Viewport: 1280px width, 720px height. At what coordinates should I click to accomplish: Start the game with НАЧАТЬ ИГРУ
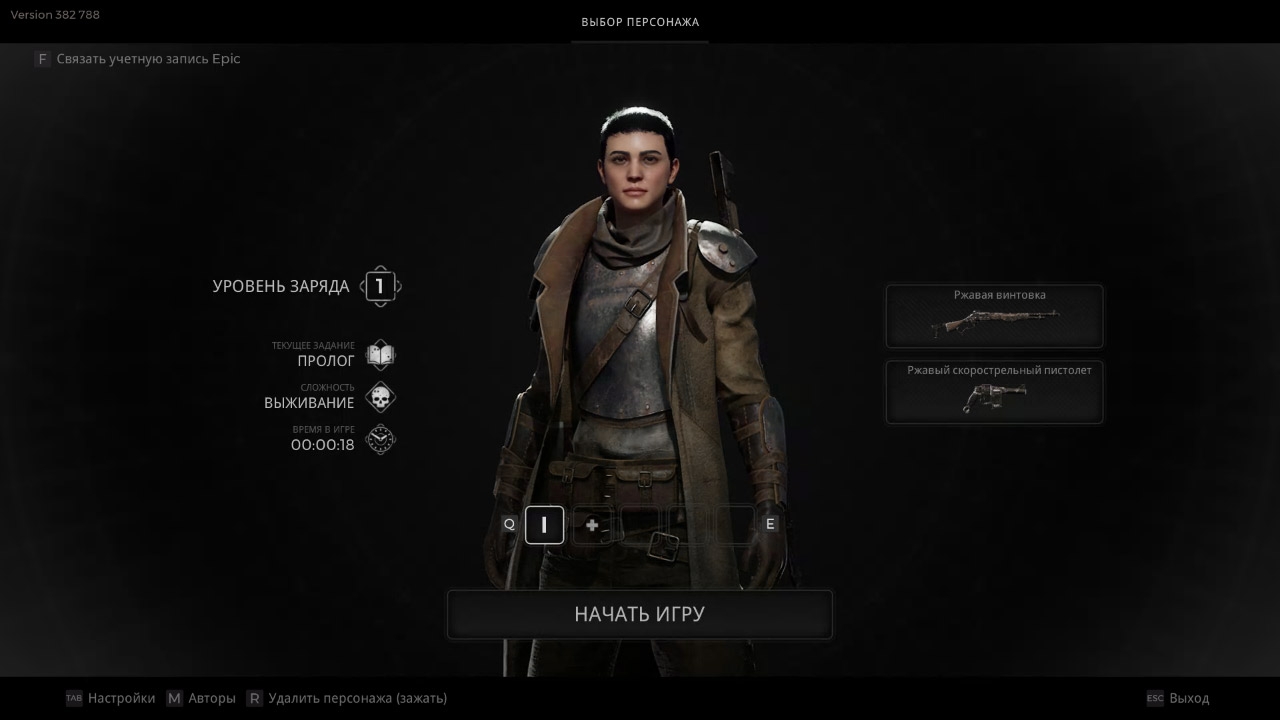click(x=639, y=614)
